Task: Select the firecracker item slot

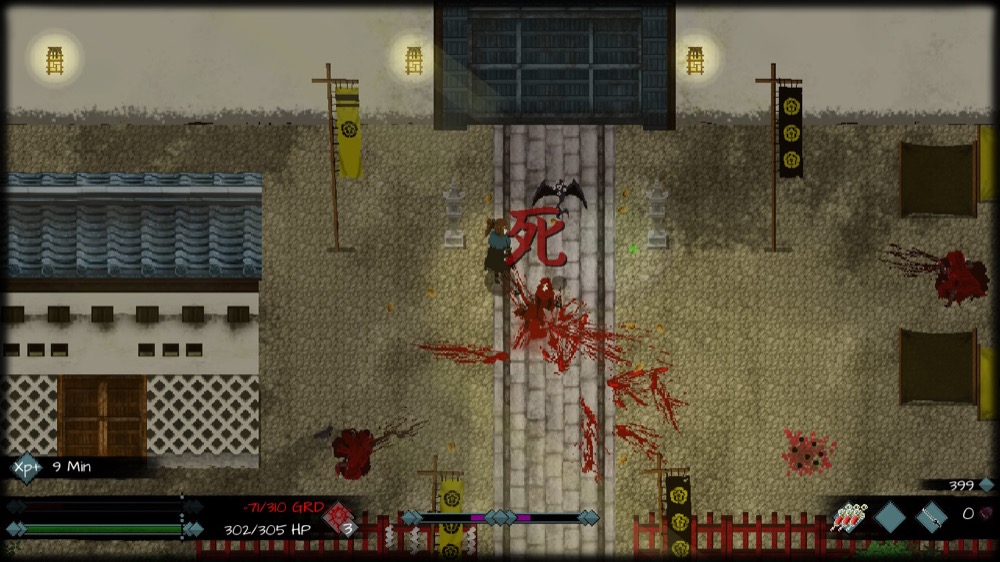Action: pos(848,518)
